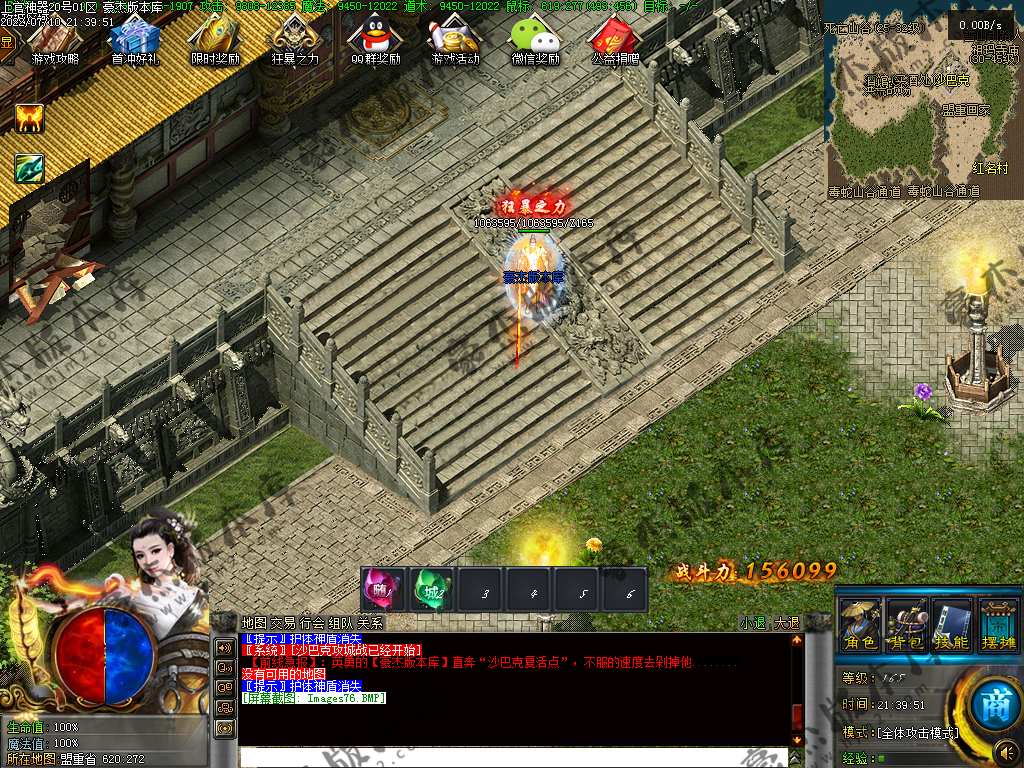Click the 小退 logout button

[752, 623]
